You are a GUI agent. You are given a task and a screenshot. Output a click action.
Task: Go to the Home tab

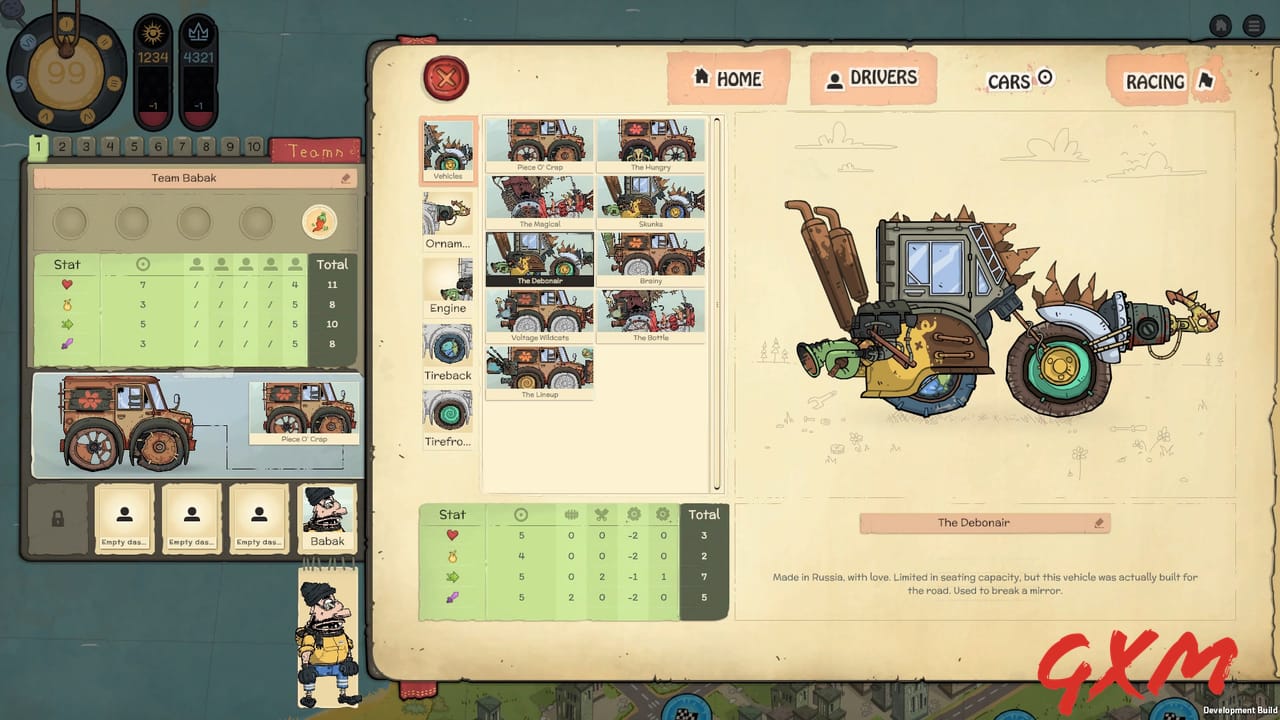point(729,79)
